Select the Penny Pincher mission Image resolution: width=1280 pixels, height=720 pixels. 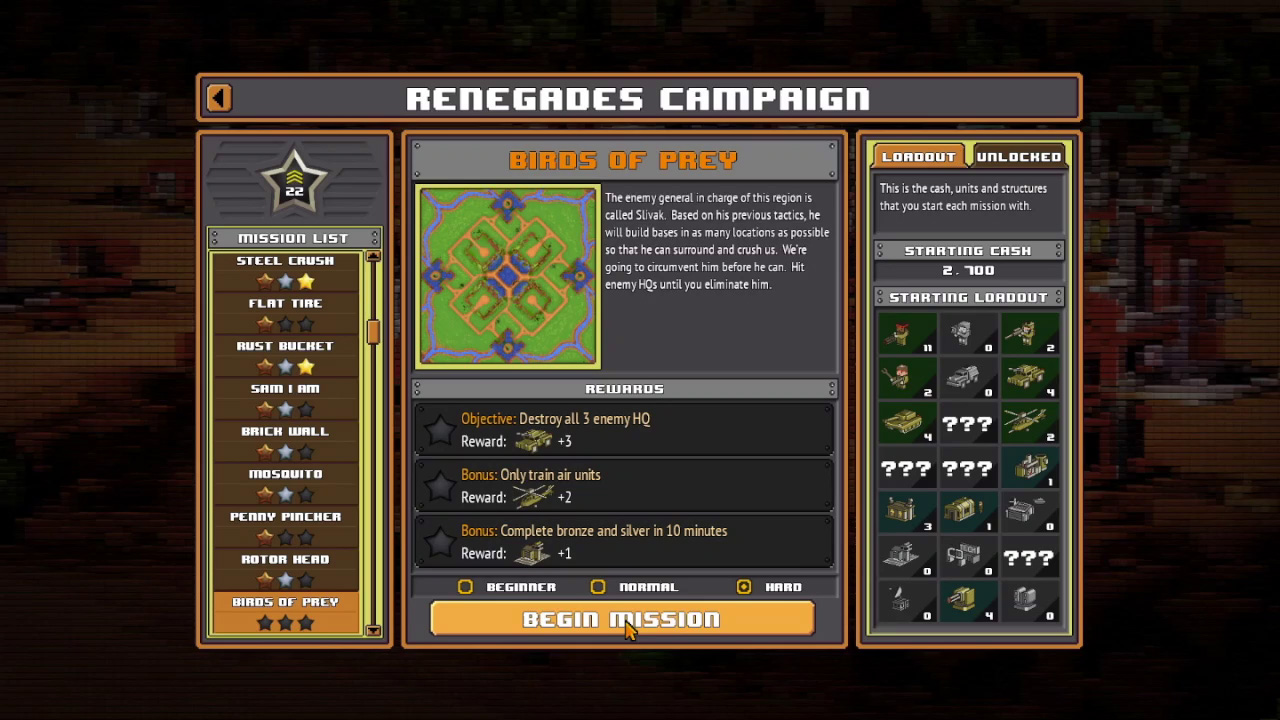(x=285, y=527)
